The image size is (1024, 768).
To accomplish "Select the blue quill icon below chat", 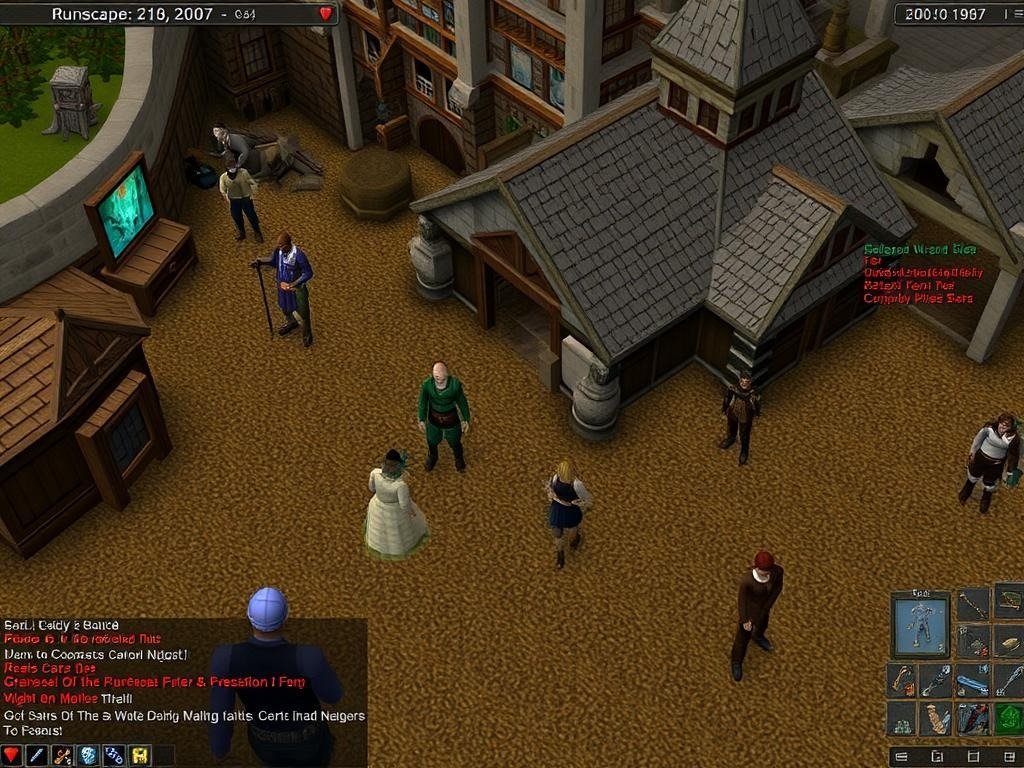I will 37,755.
